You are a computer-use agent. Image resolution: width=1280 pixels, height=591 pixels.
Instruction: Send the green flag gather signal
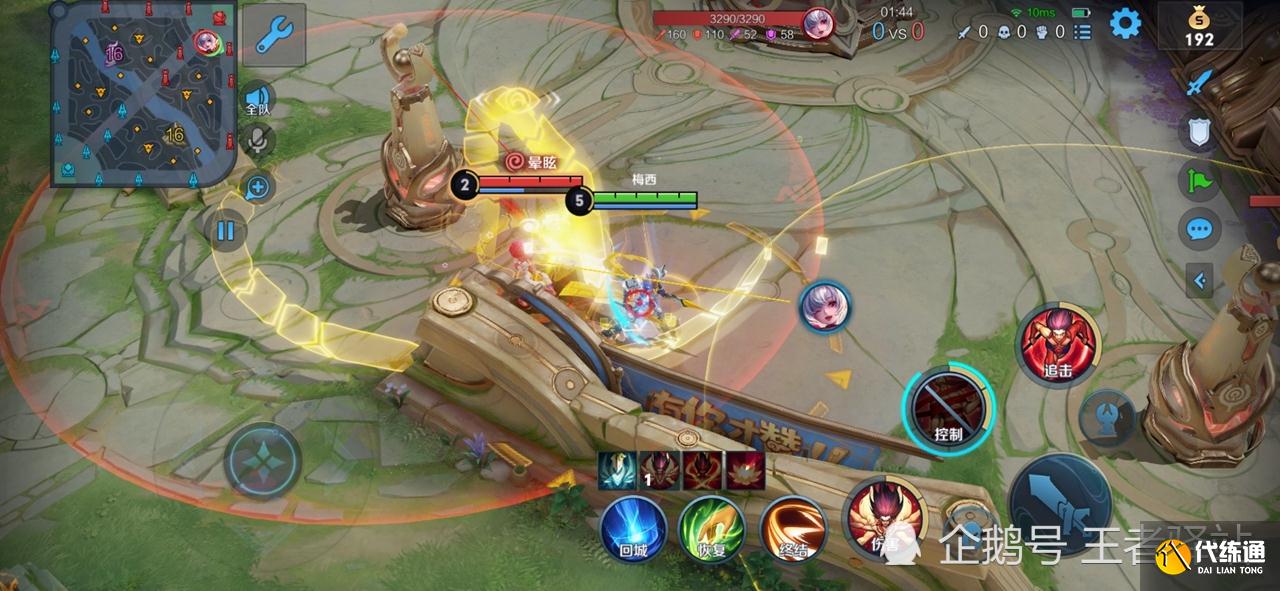point(1199,180)
